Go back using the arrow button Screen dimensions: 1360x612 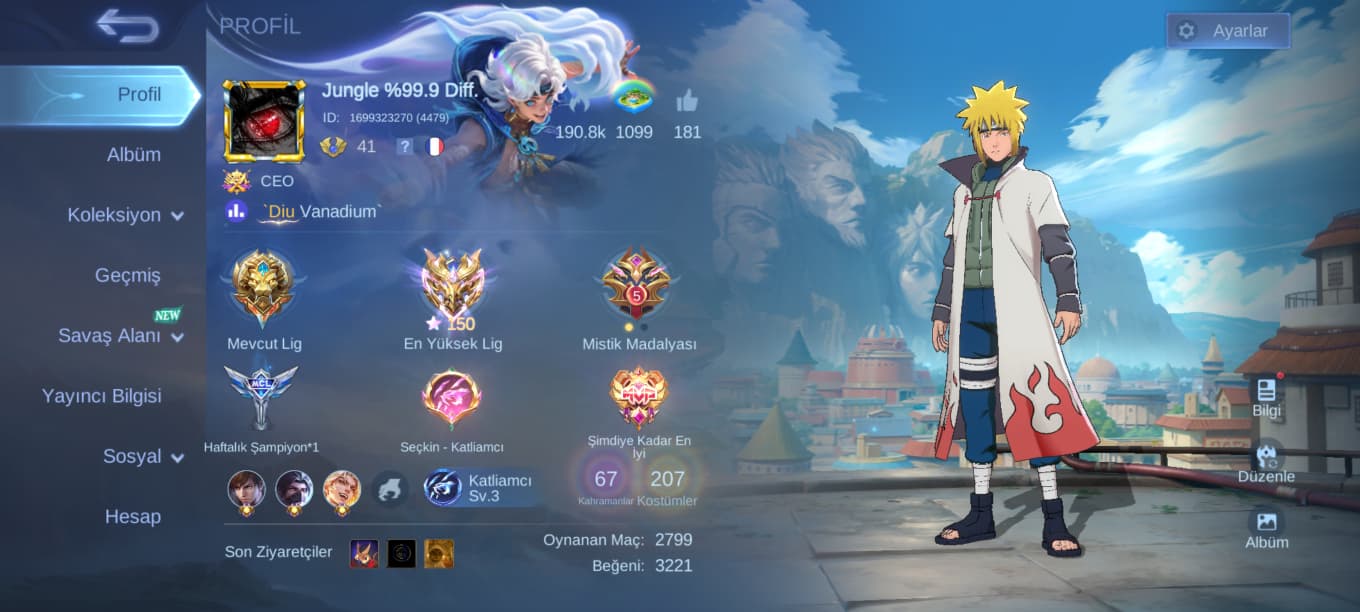(128, 27)
